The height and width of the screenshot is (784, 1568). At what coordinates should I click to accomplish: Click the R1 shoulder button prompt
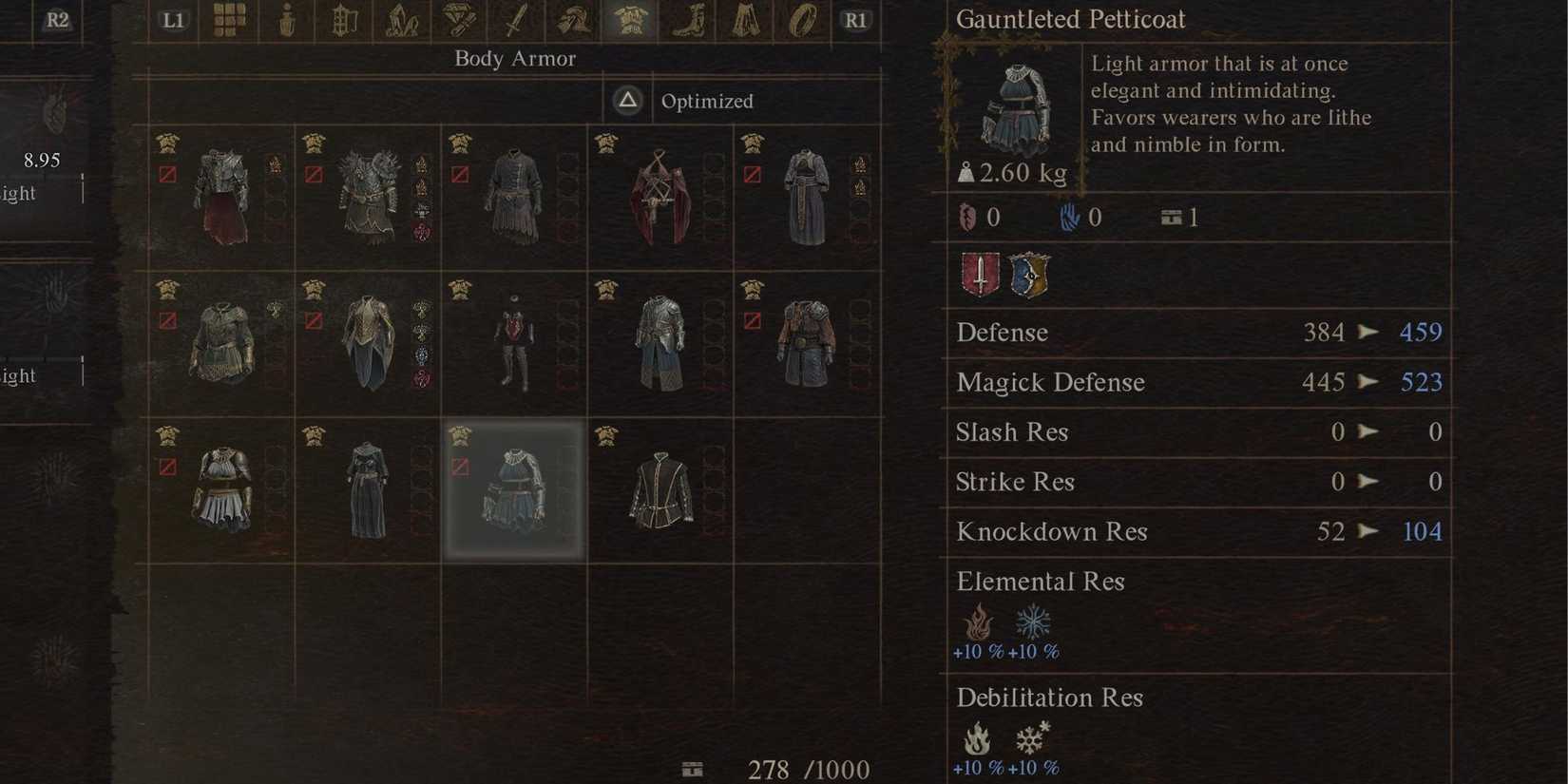click(x=854, y=18)
